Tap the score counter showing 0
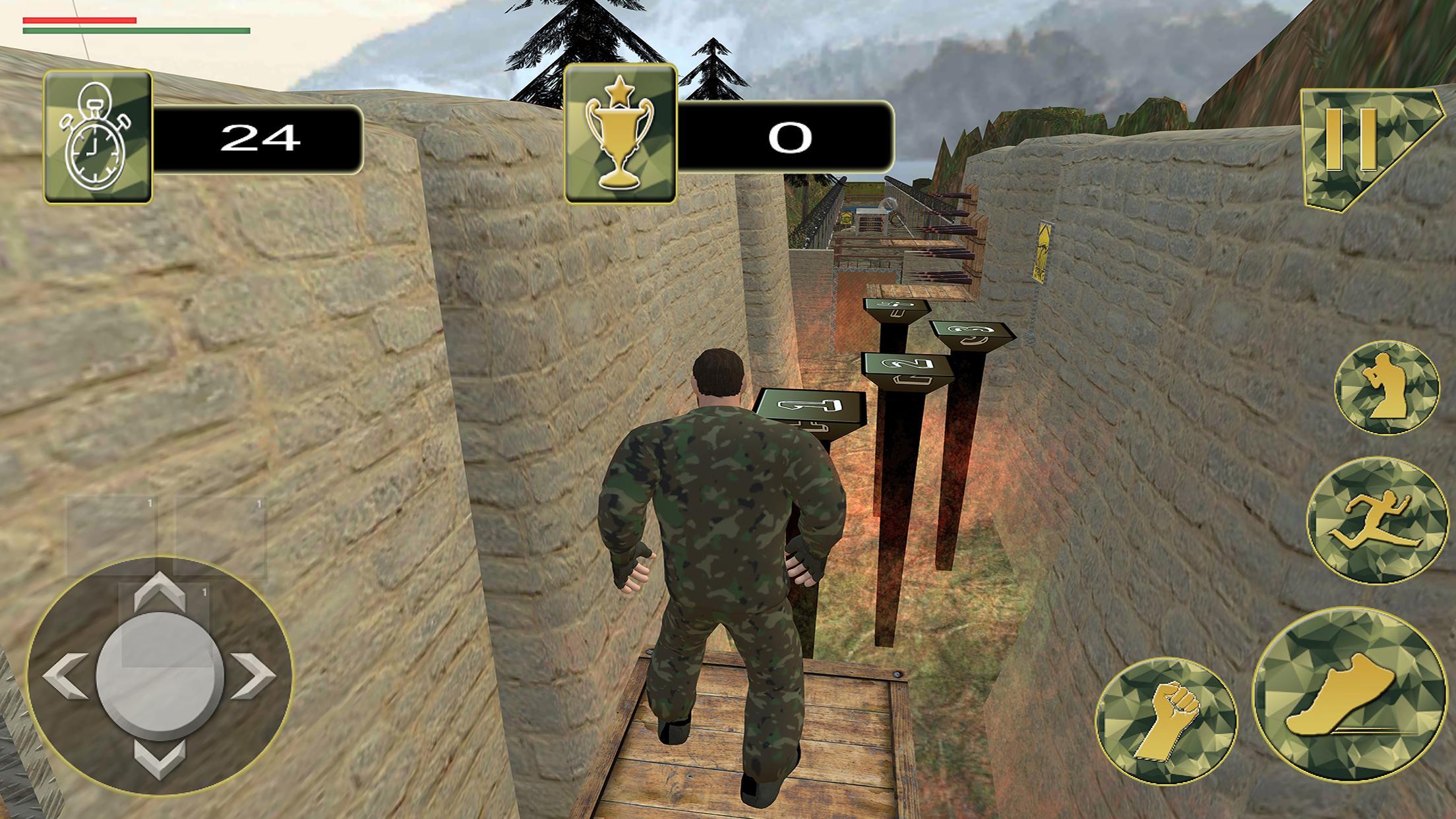This screenshot has height=819, width=1456. 790,137
